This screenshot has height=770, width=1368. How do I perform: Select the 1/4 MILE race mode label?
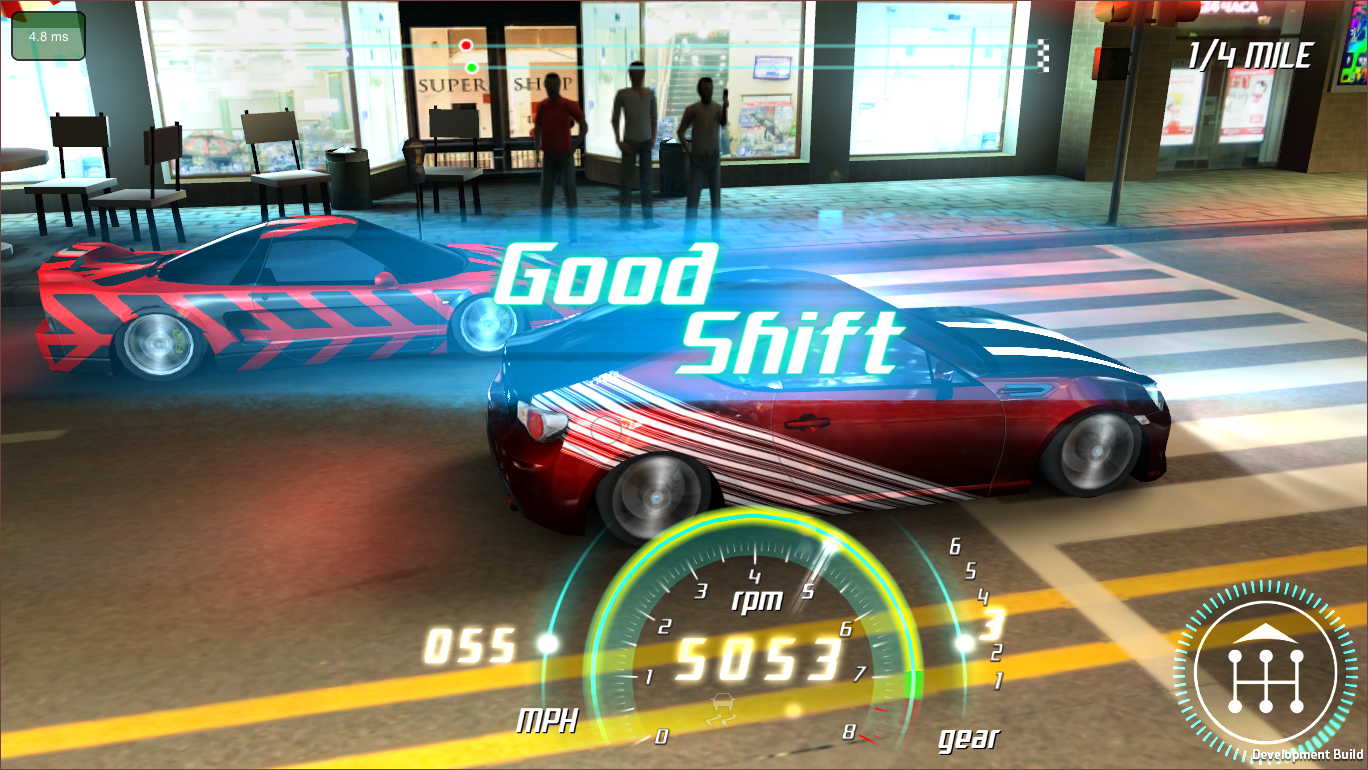1248,54
